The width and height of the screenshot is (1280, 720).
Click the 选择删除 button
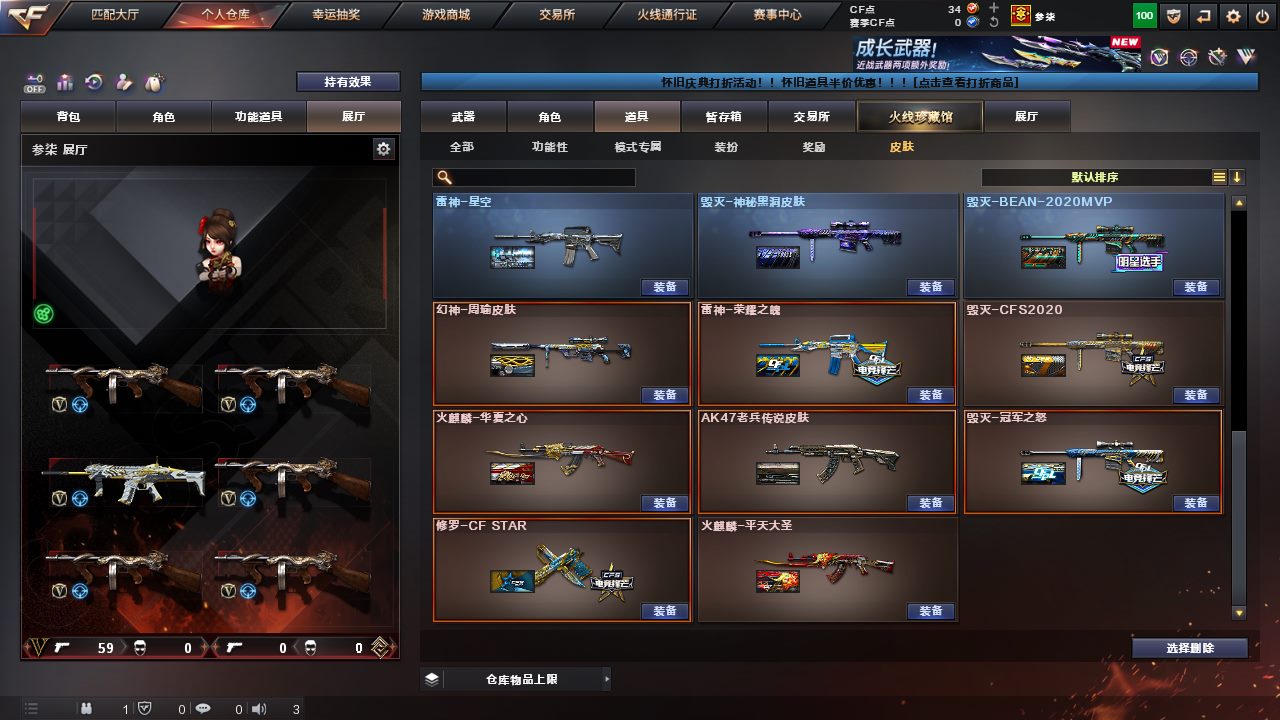click(1190, 648)
